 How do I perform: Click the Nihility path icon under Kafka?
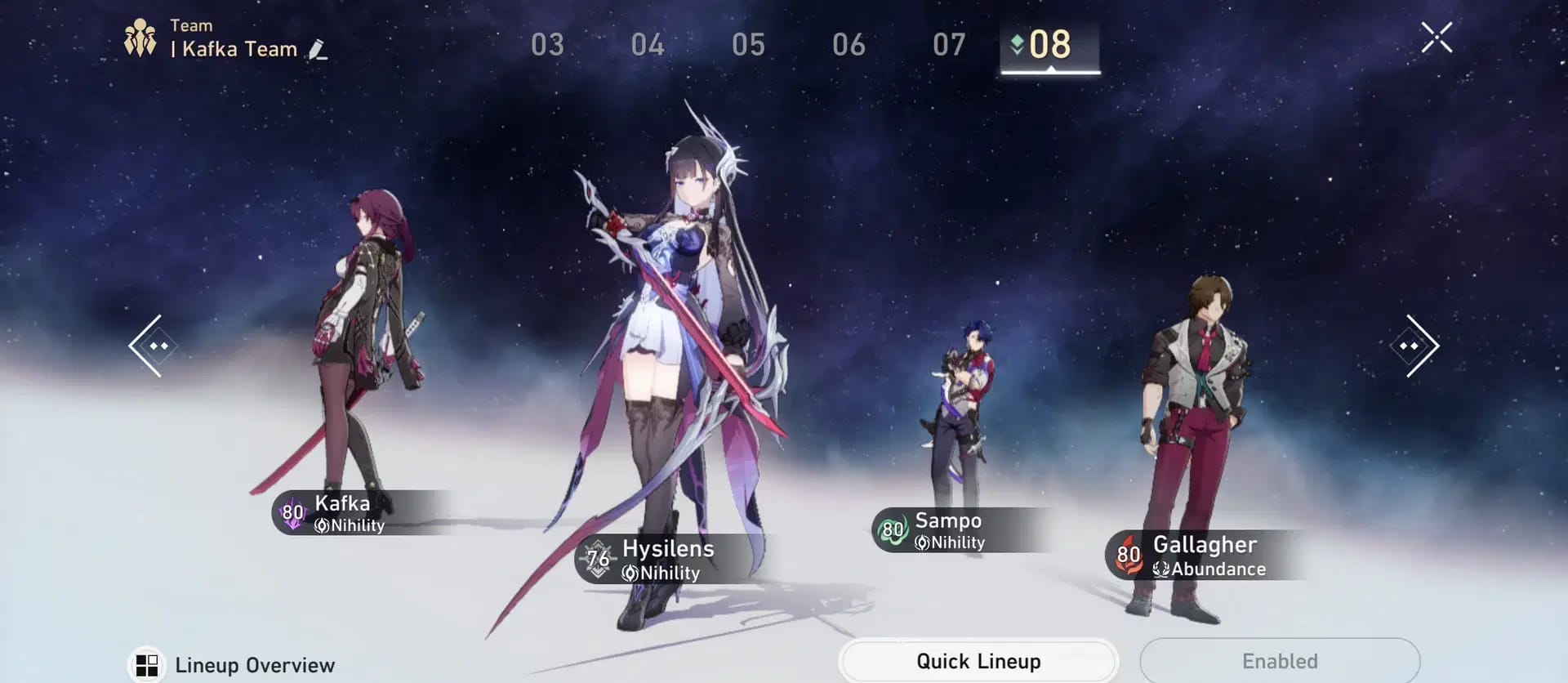pos(322,525)
